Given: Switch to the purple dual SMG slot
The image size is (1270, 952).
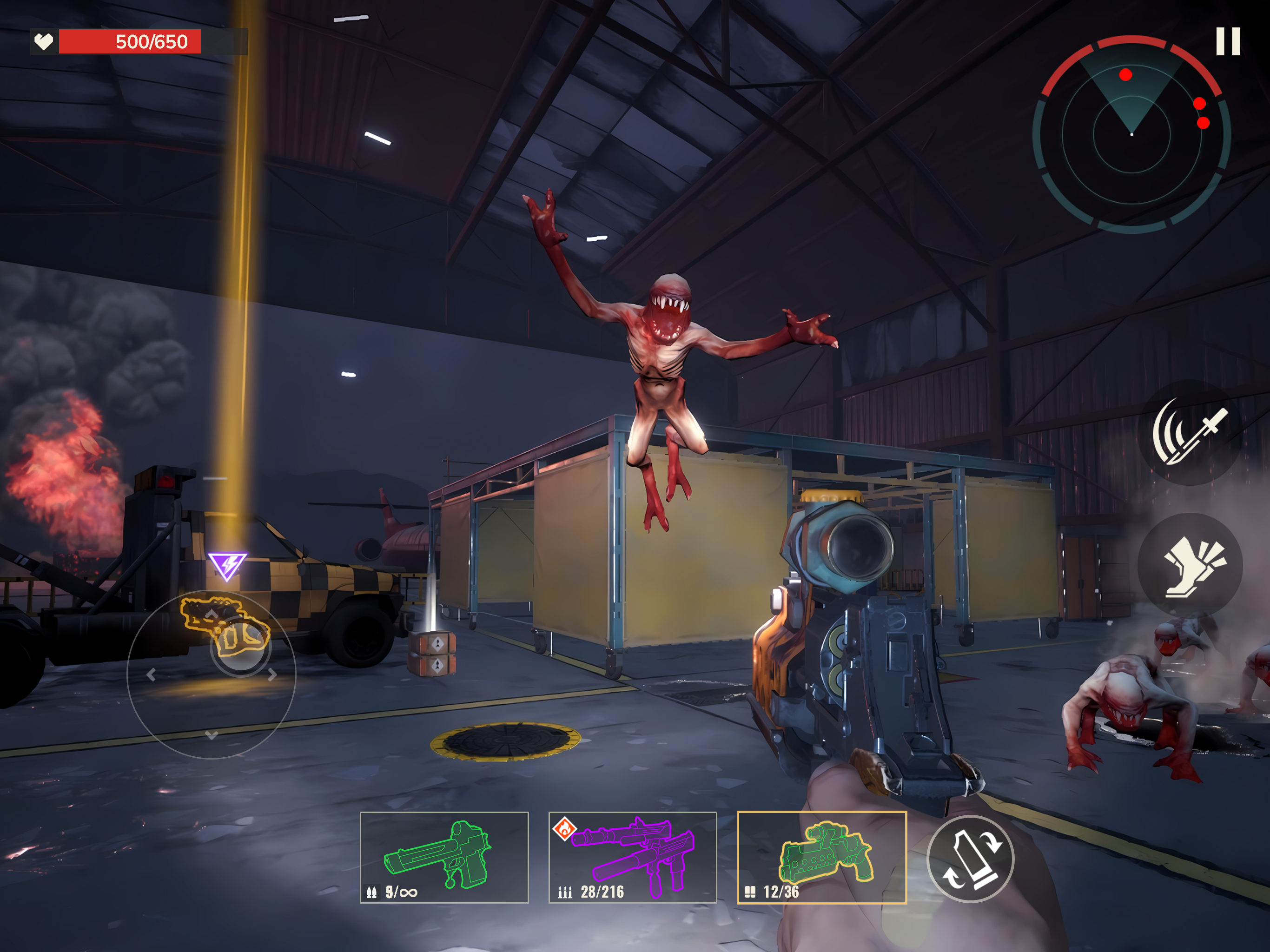Looking at the screenshot, I should tap(632, 857).
